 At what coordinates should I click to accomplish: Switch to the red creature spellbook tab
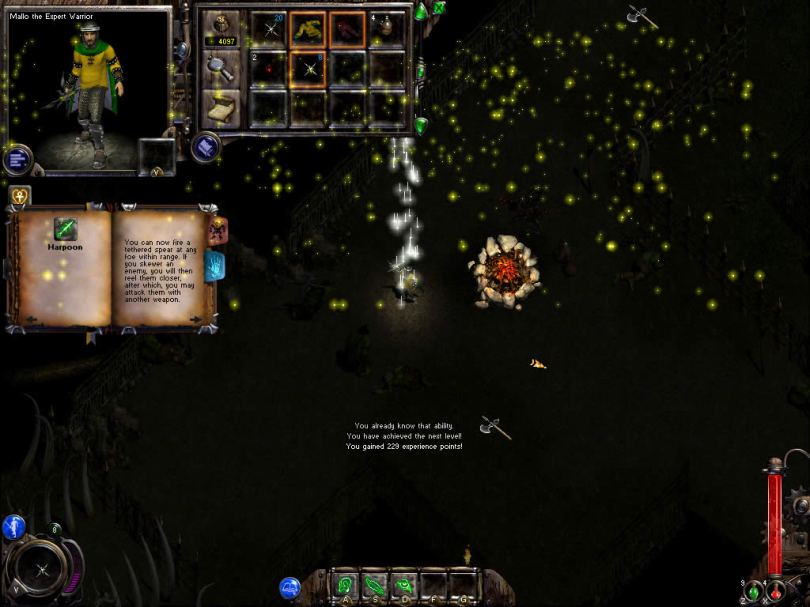coord(215,229)
